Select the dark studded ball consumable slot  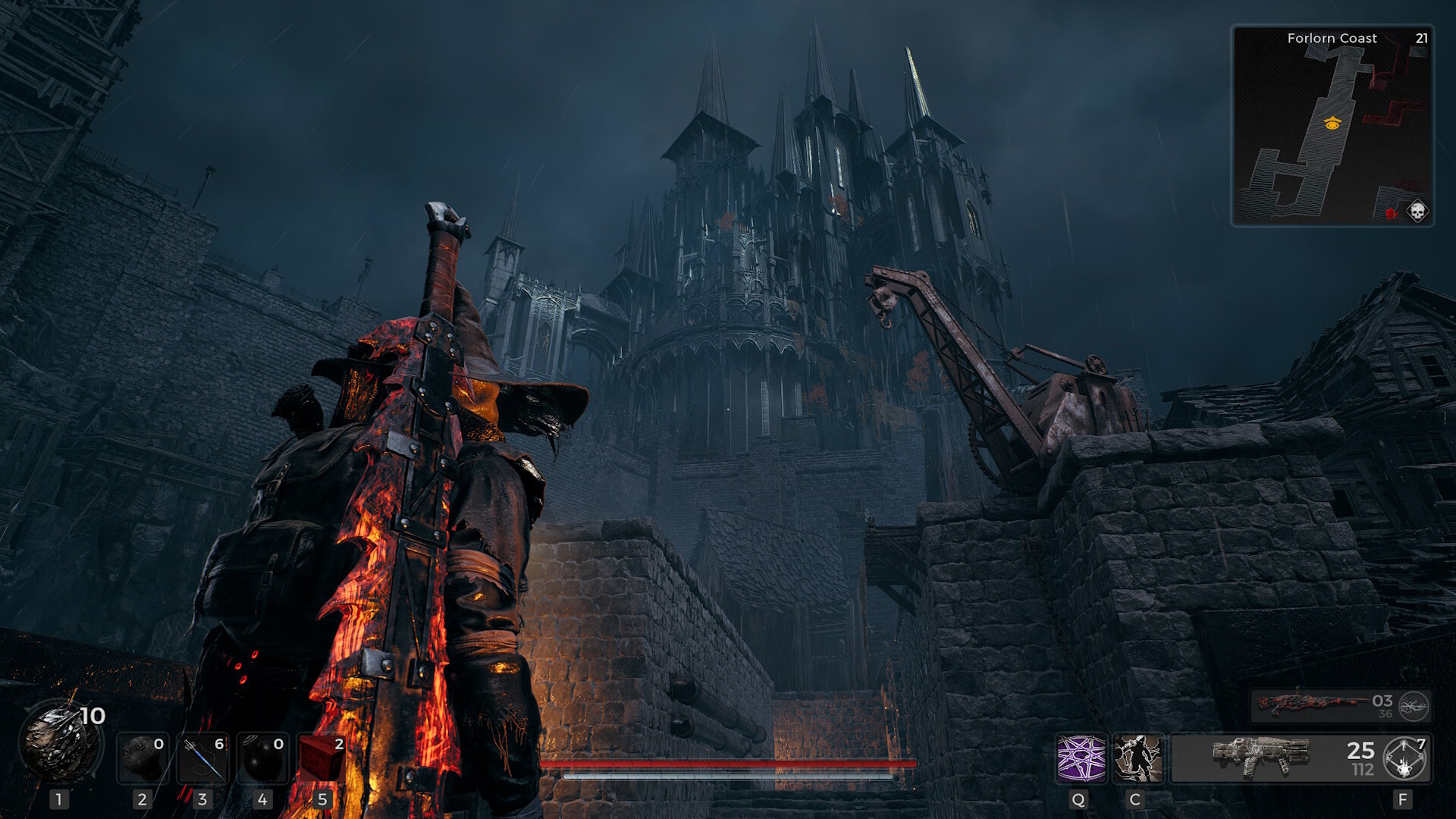pos(142,758)
